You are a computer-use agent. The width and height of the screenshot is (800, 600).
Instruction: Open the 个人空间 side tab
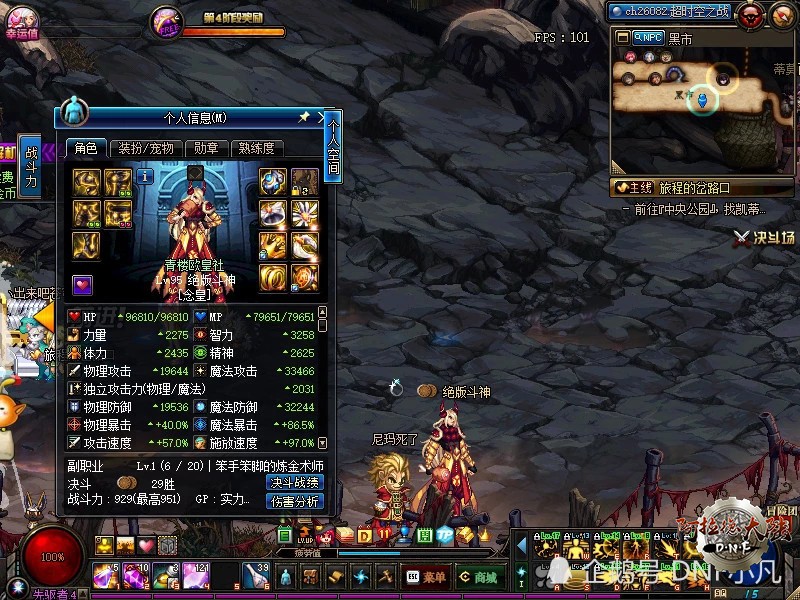click(x=333, y=147)
